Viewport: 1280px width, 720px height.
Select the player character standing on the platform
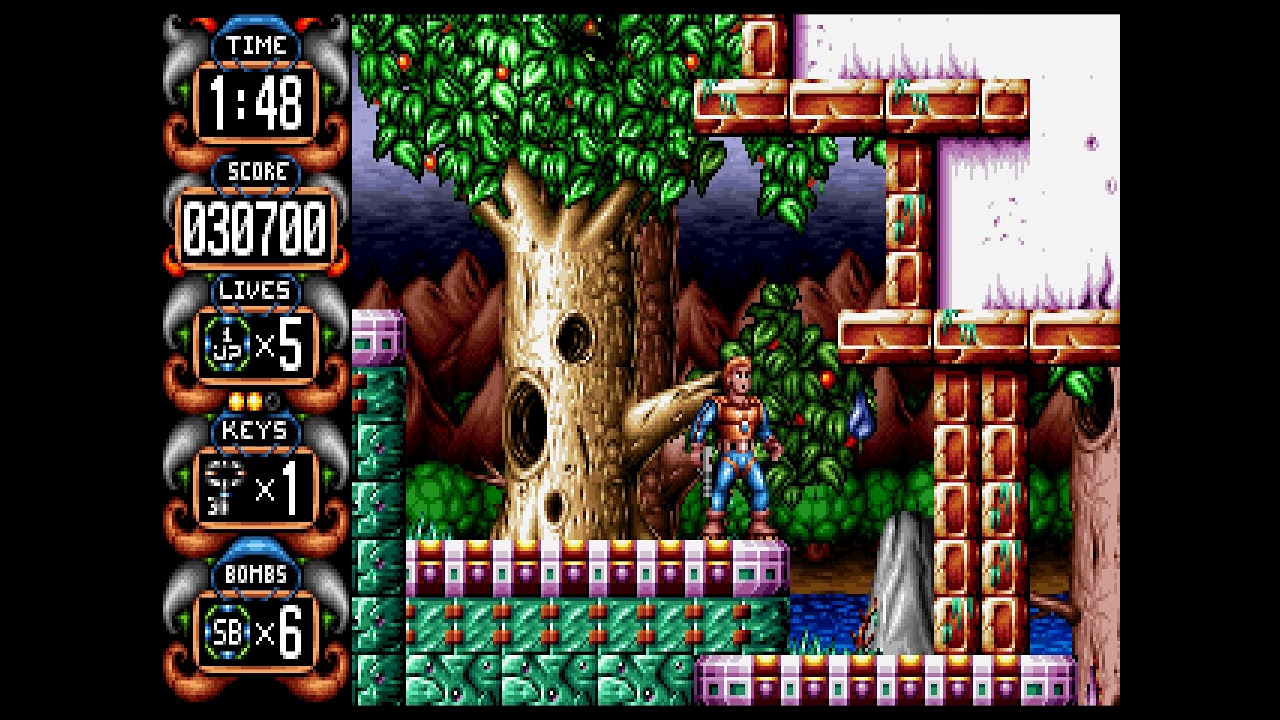point(740,450)
